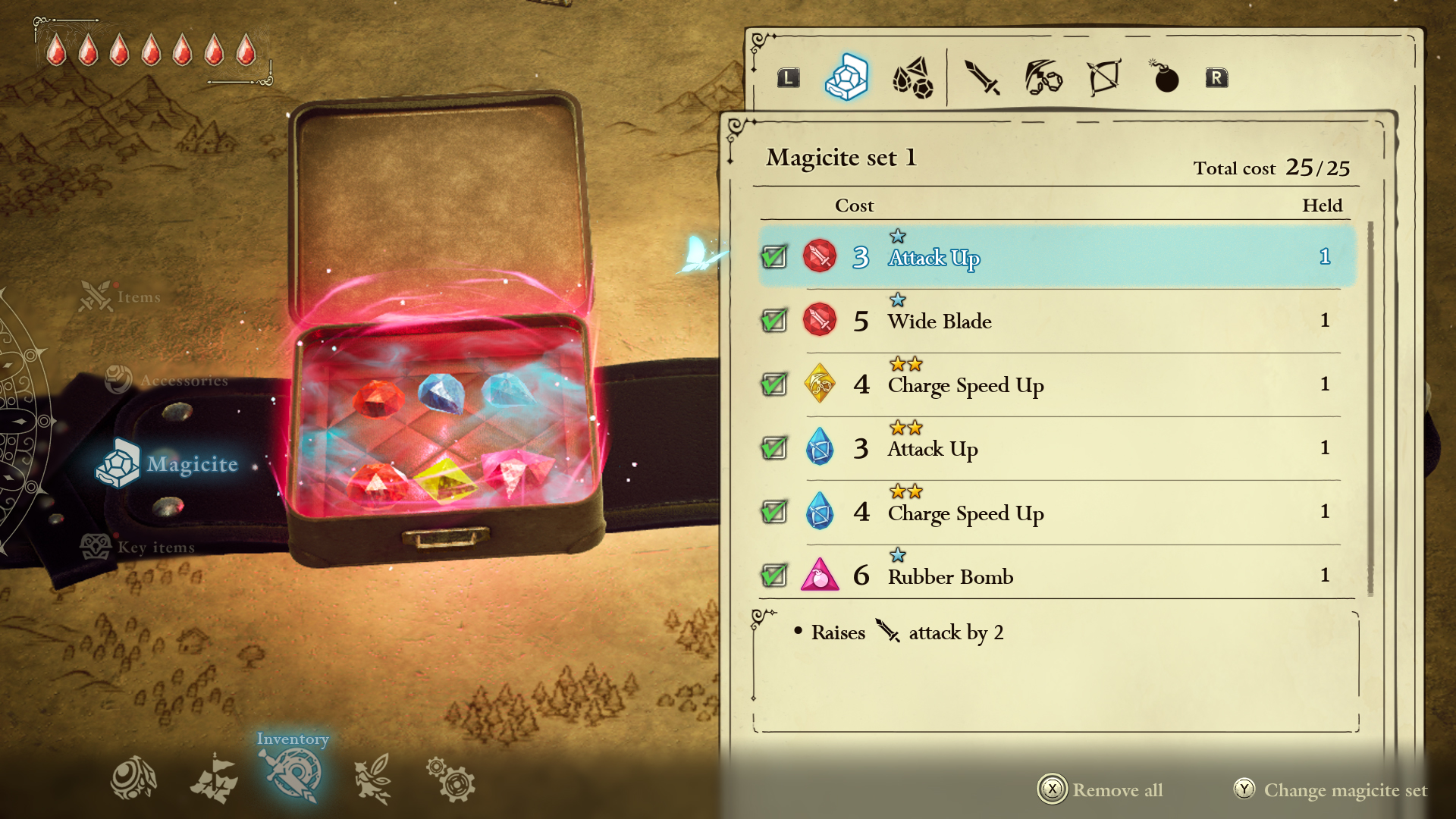The height and width of the screenshot is (819, 1456).
Task: Uncheck the equipped Attack Up cost 3 magicite
Action: pyautogui.click(x=773, y=256)
